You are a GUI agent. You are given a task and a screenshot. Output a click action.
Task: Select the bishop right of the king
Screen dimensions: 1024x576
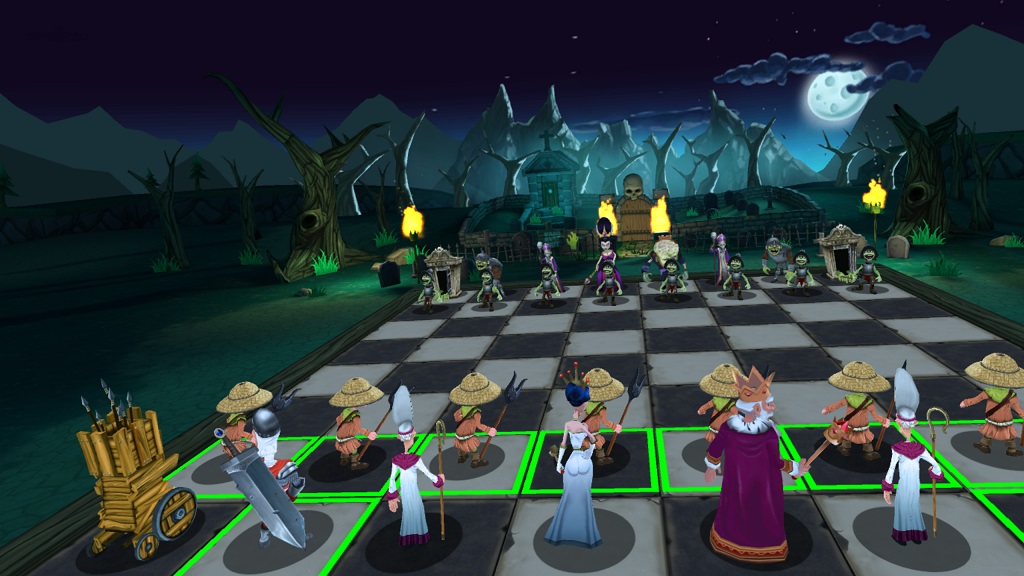(x=908, y=465)
